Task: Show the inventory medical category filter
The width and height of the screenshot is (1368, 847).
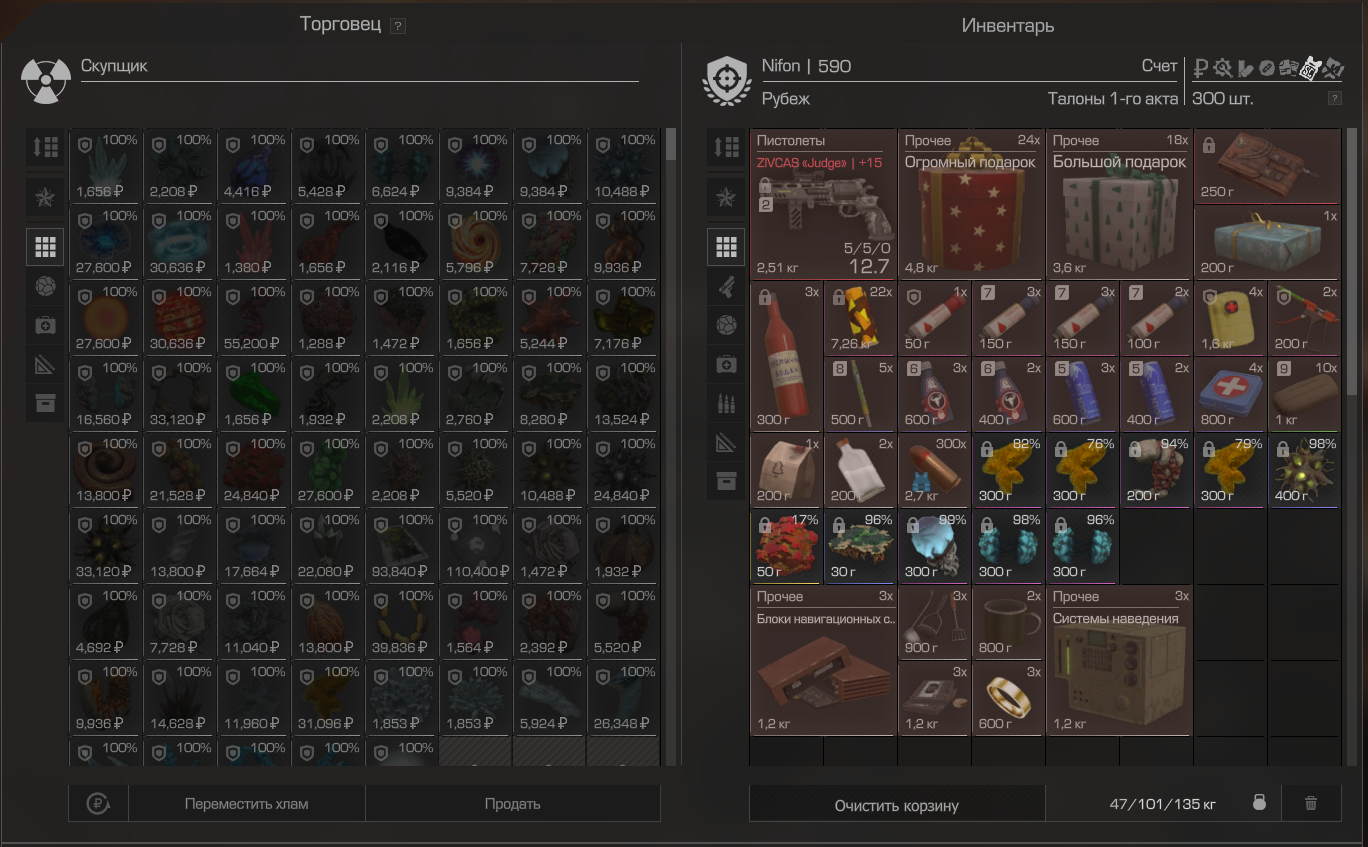Action: coord(727,365)
